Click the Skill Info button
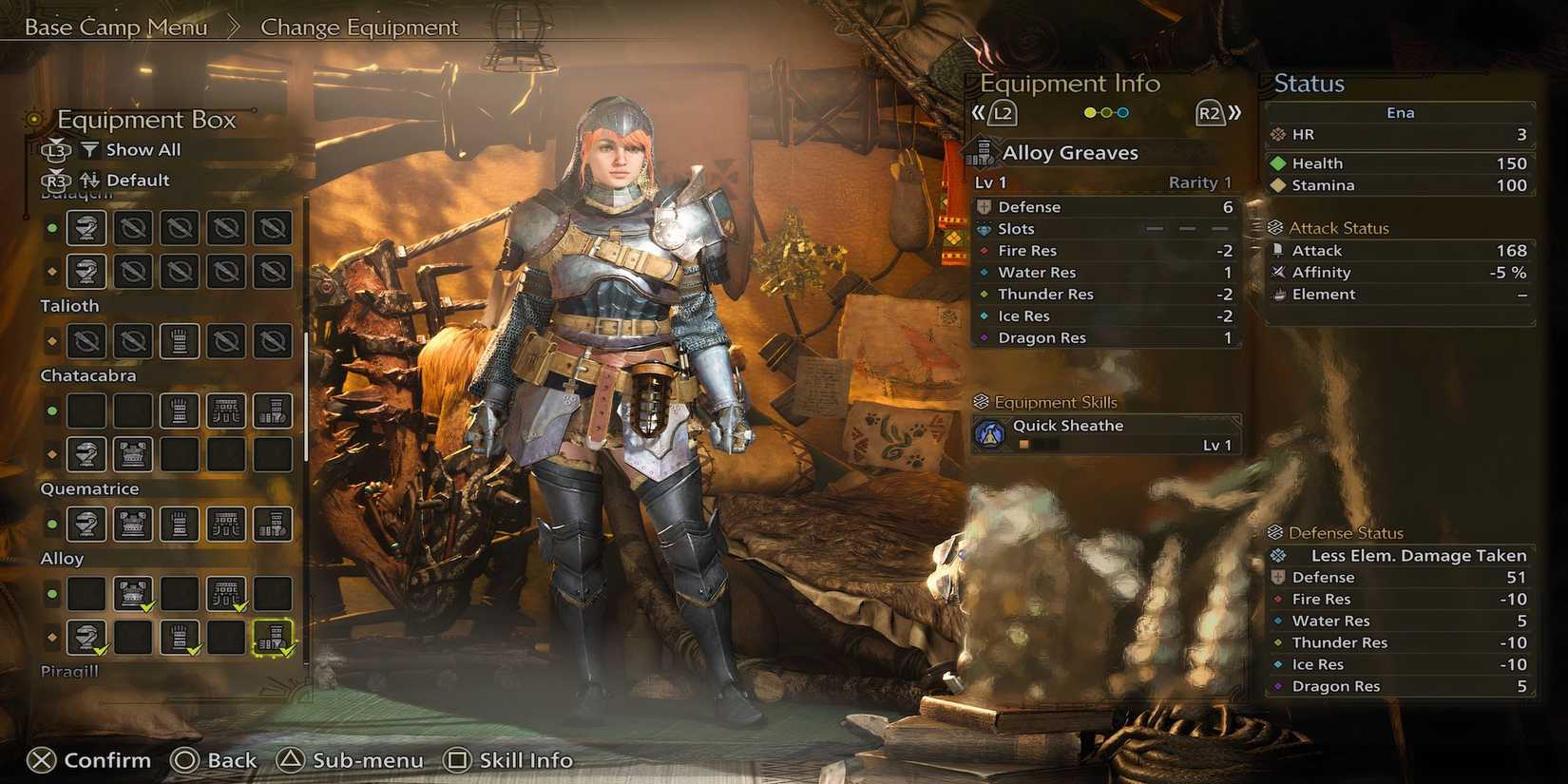 tap(510, 760)
